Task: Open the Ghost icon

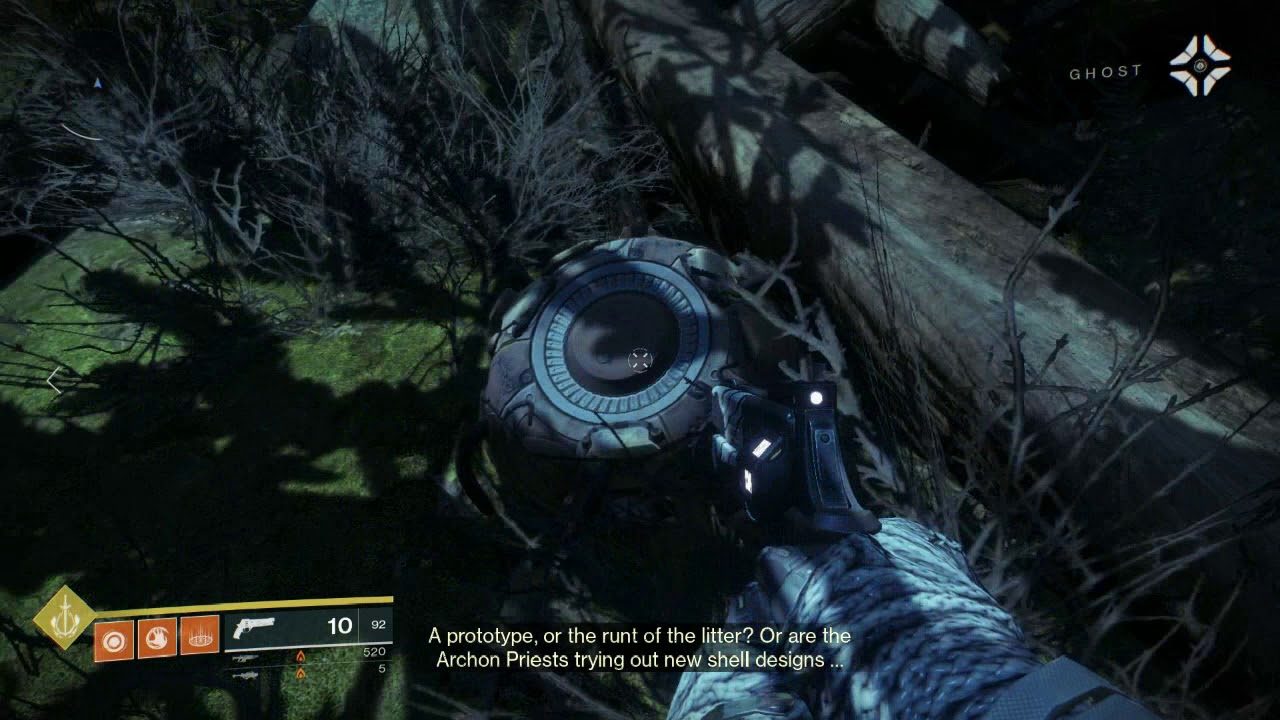Action: [1200, 66]
